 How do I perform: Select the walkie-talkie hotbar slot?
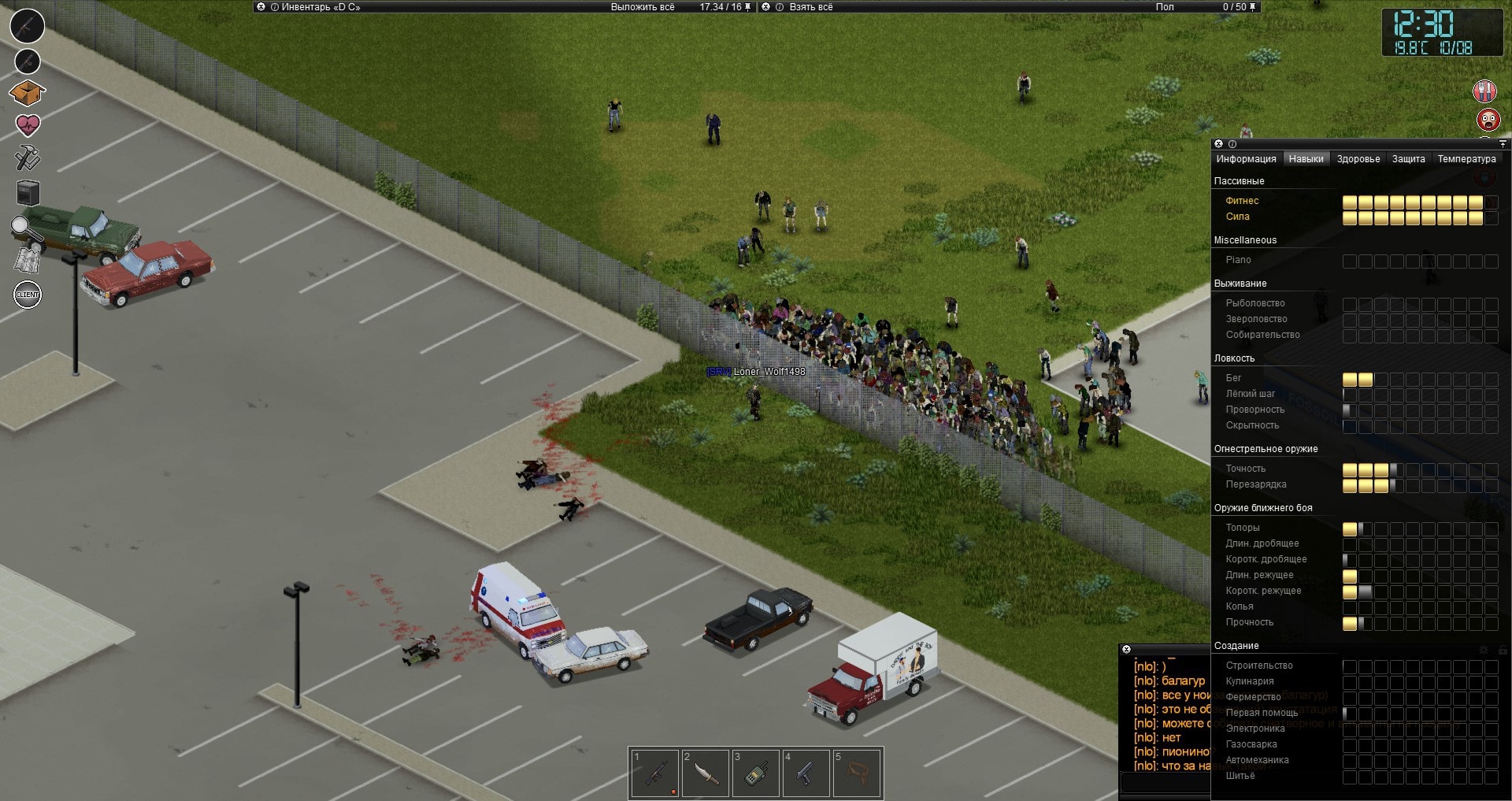(x=755, y=773)
